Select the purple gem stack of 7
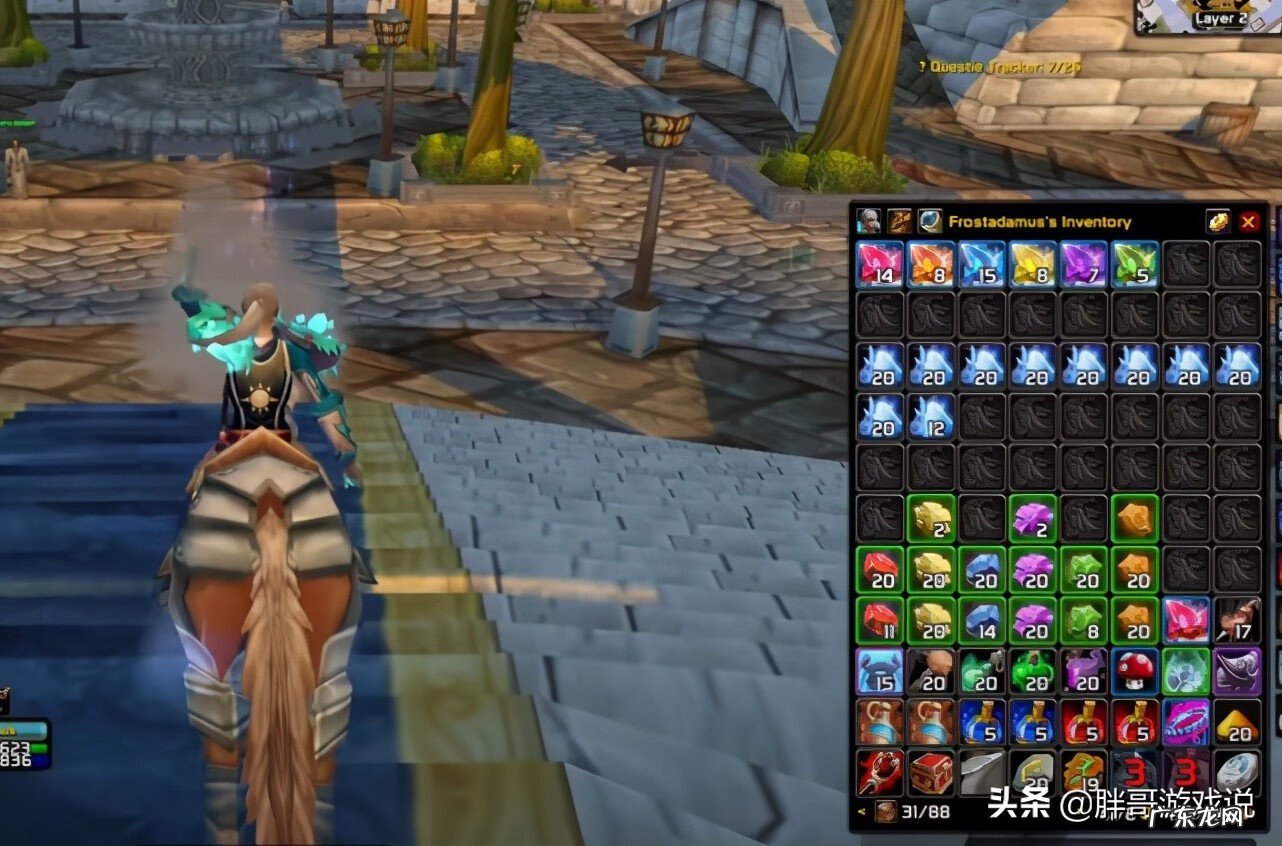The width and height of the screenshot is (1282, 846). (x=1085, y=264)
